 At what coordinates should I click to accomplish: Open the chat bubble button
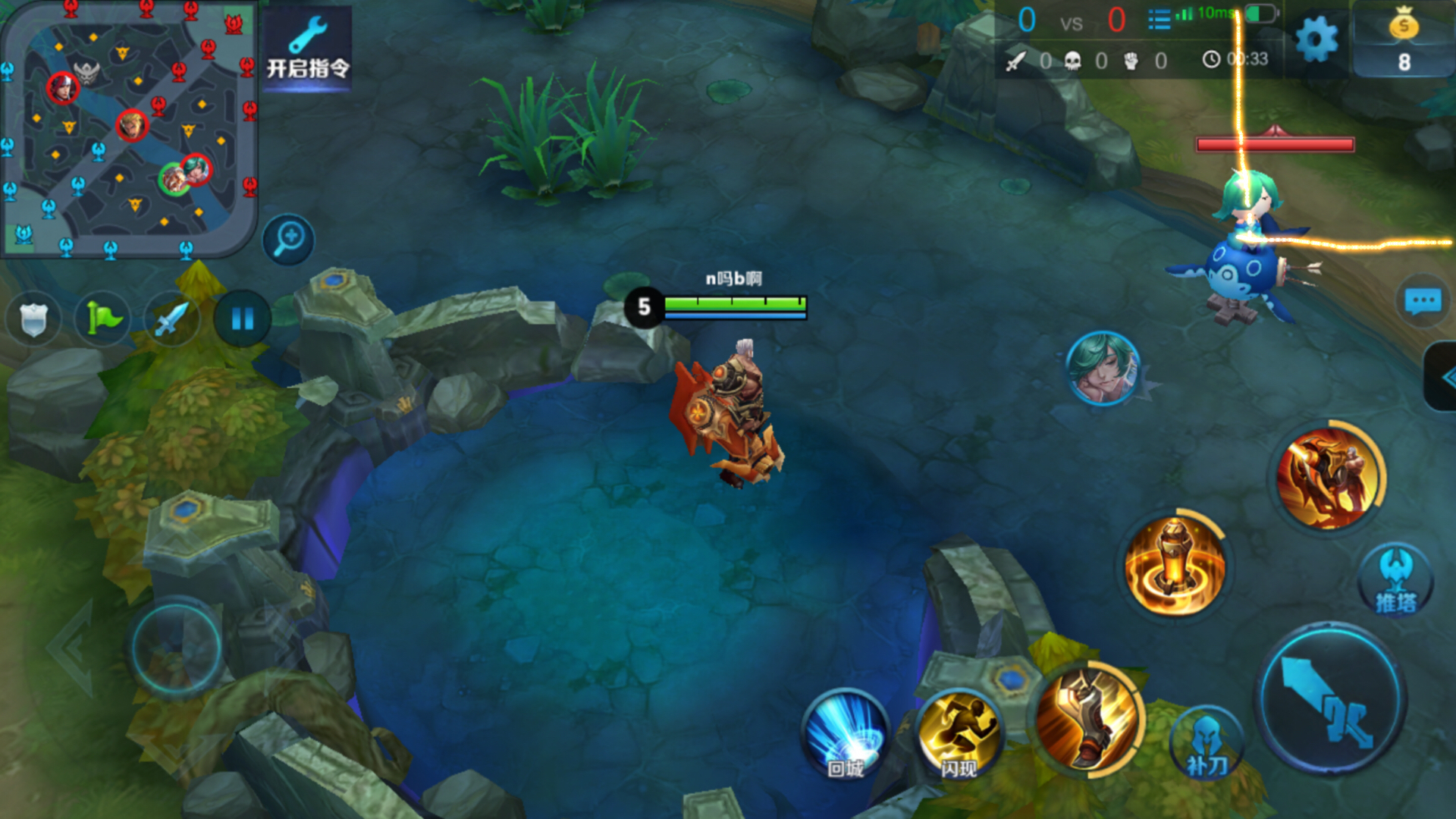[x=1423, y=301]
